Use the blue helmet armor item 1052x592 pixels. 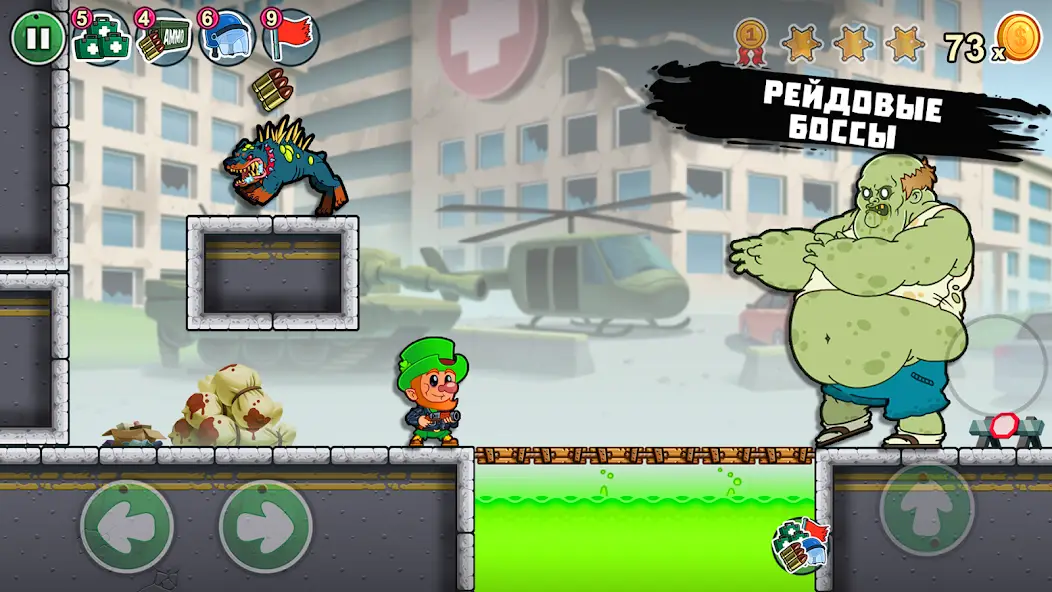[227, 39]
